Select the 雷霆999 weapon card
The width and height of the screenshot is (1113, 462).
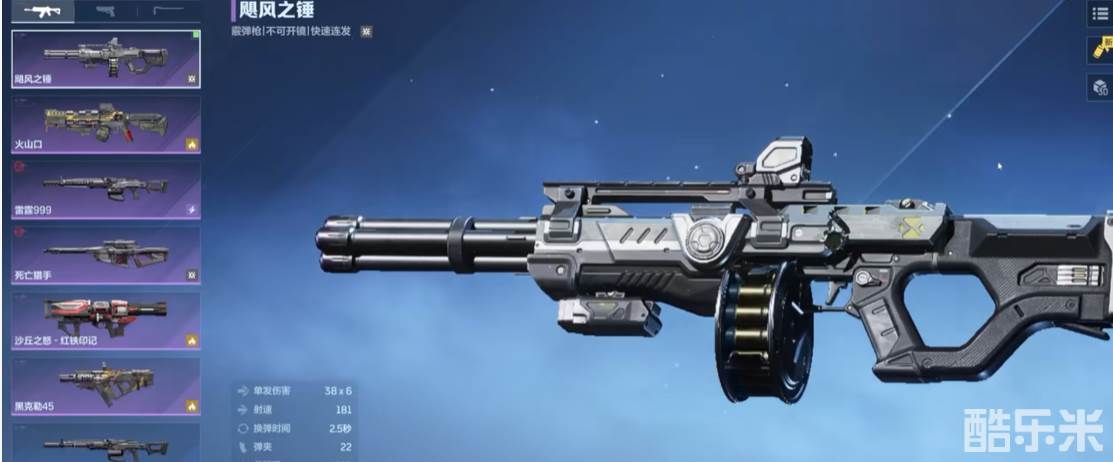105,189
